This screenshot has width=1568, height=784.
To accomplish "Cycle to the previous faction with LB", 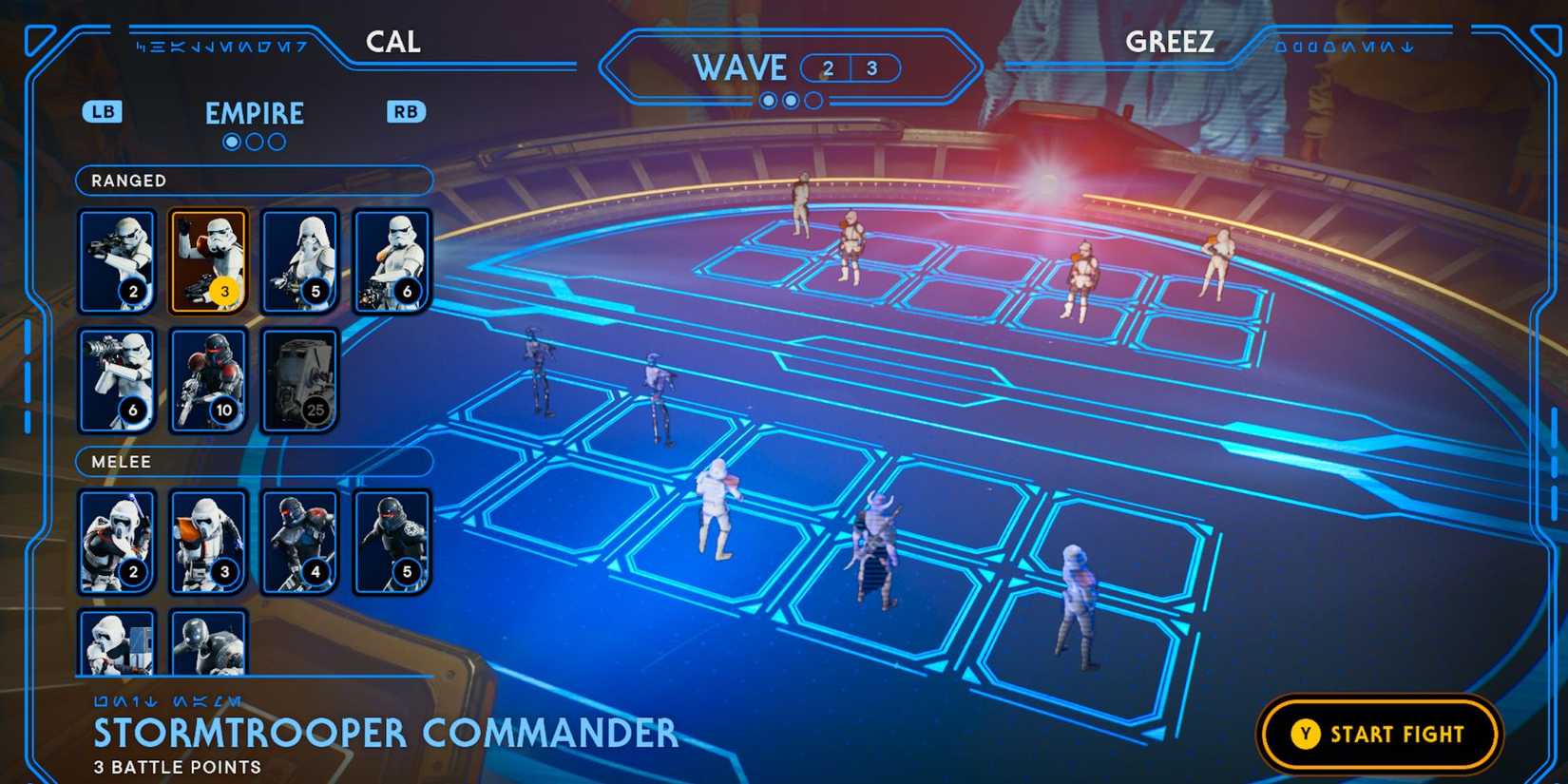I will 103,111.
